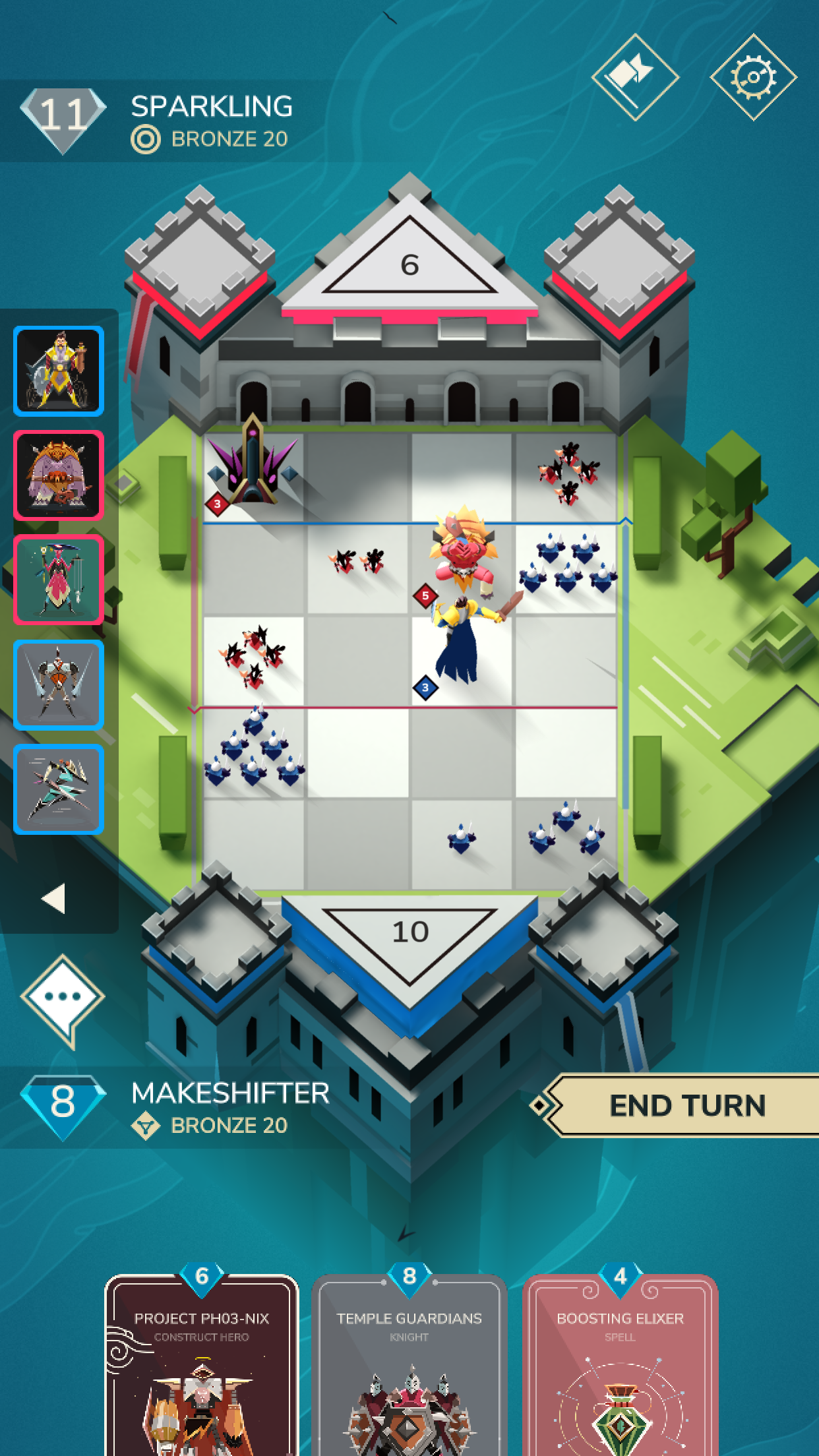Inspect the purple beast history thumbnail

(59, 475)
